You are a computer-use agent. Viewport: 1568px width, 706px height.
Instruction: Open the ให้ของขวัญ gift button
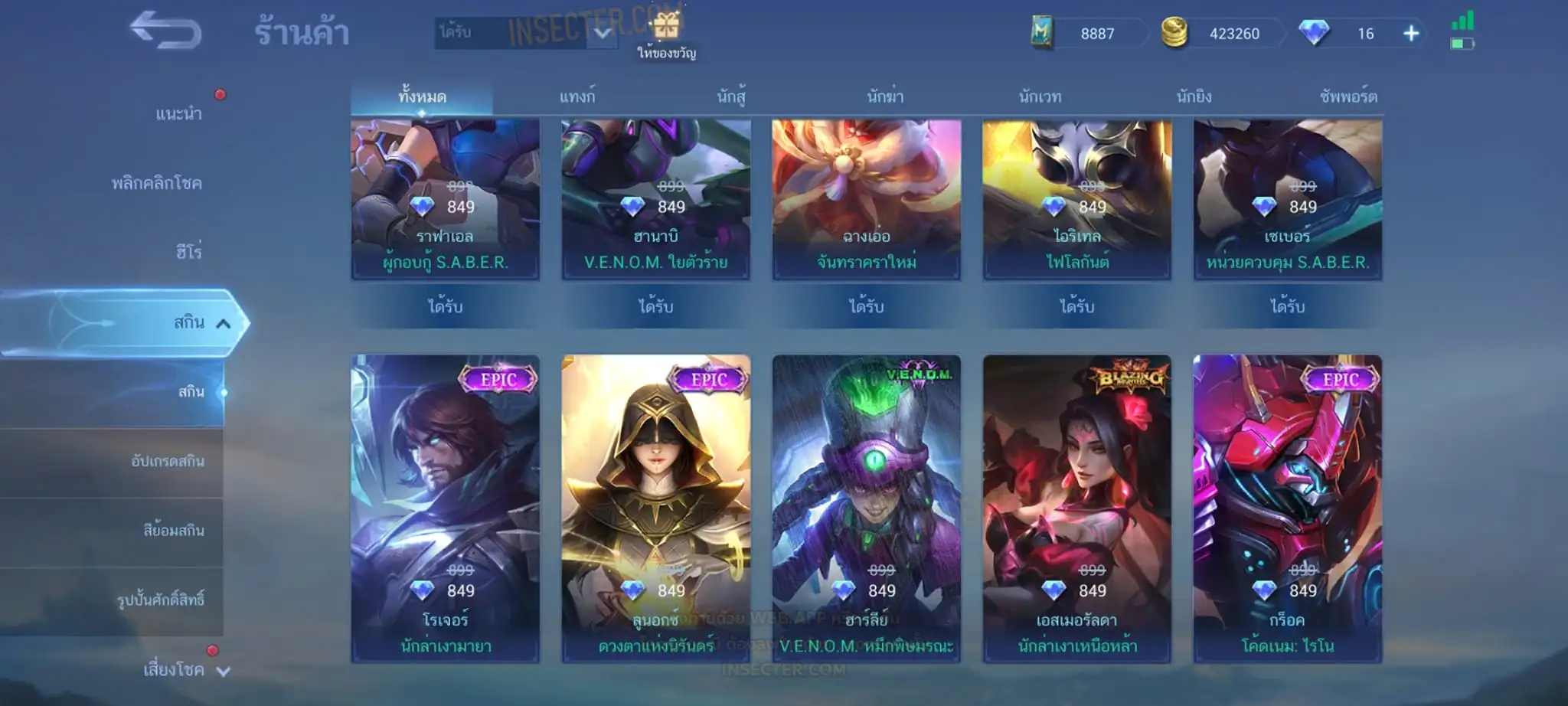[x=666, y=35]
